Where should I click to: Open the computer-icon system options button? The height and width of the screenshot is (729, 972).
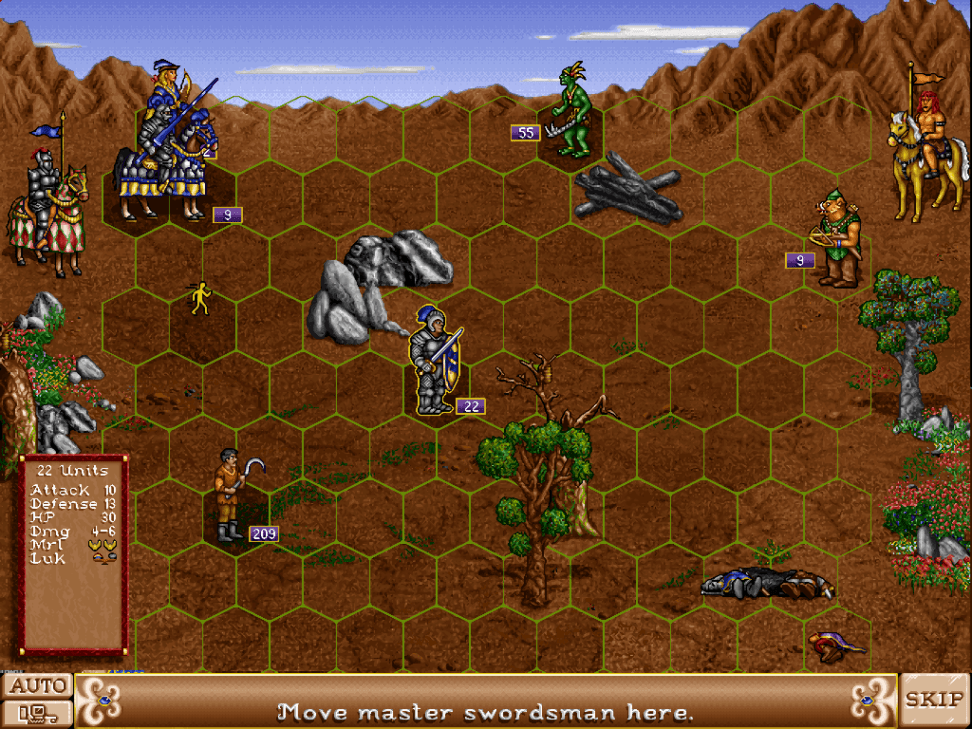pyautogui.click(x=37, y=713)
